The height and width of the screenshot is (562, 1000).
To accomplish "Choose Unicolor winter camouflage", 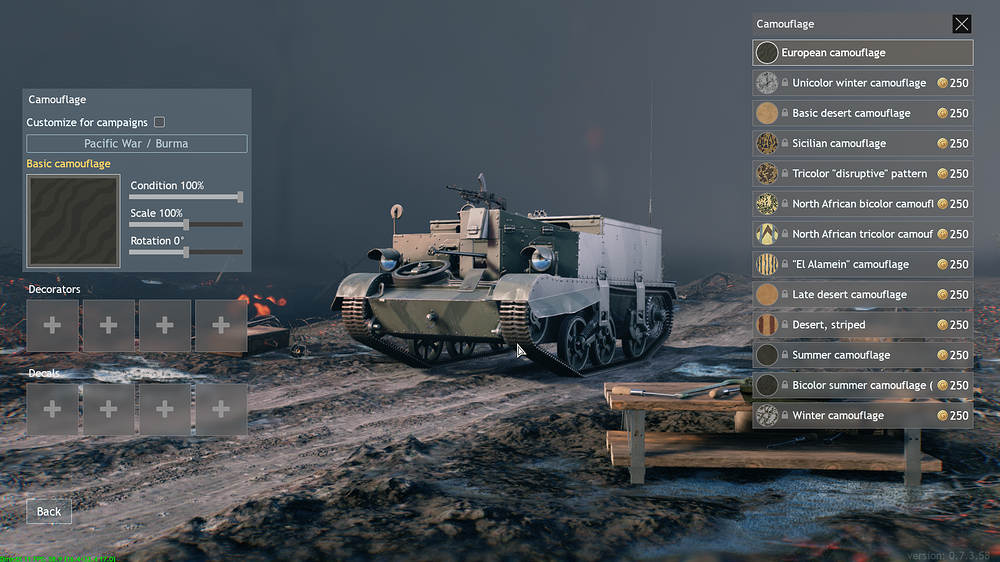I will point(862,83).
